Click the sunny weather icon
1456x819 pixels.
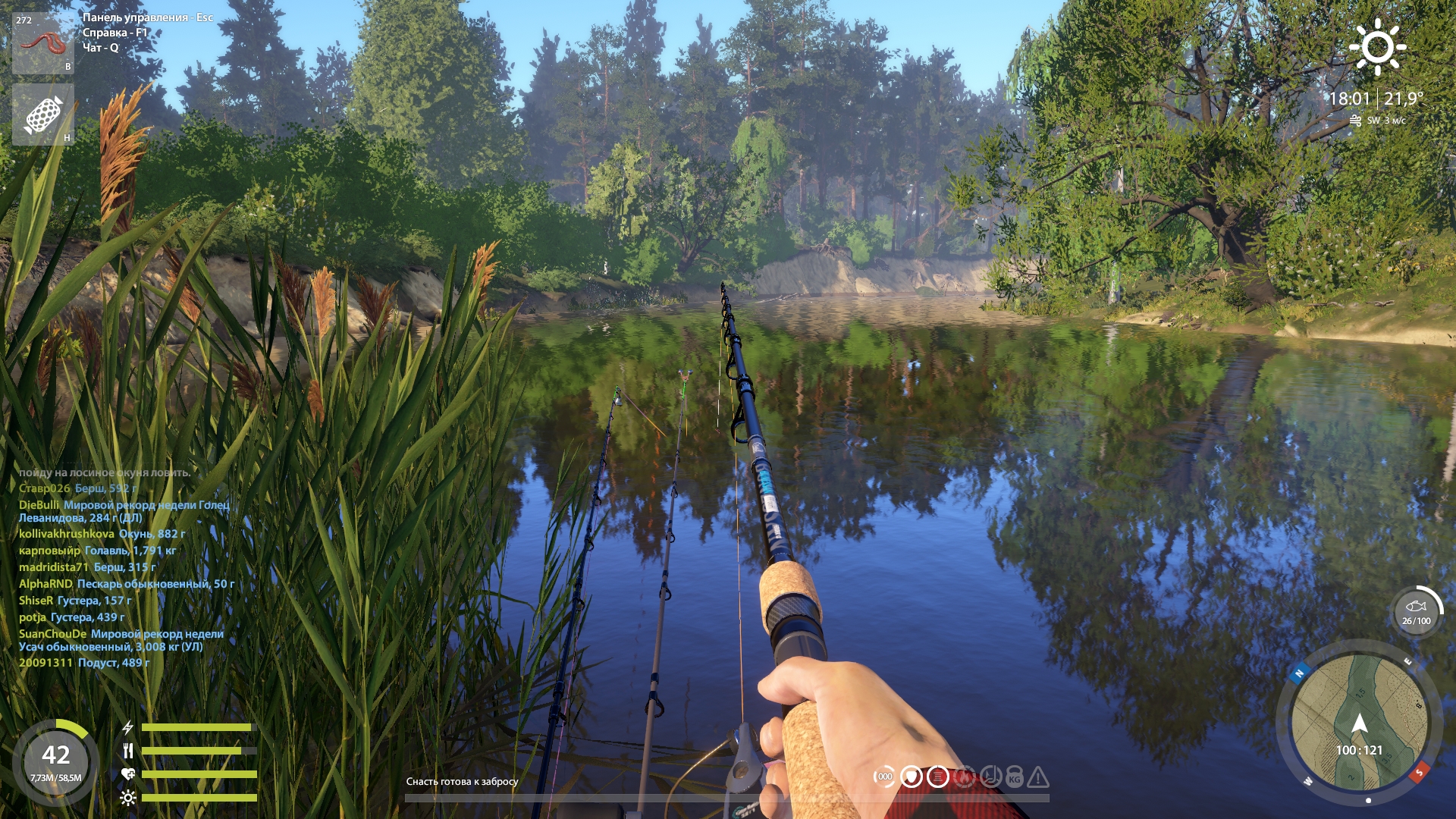pos(1377,47)
